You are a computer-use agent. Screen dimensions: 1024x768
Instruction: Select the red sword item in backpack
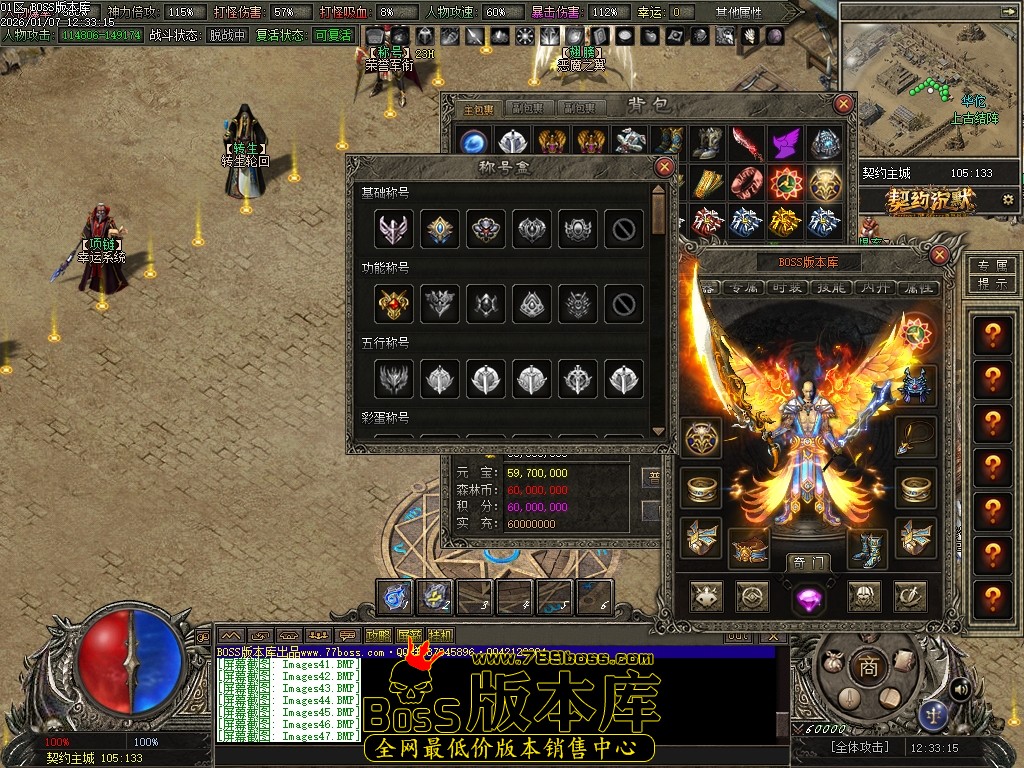pyautogui.click(x=746, y=143)
